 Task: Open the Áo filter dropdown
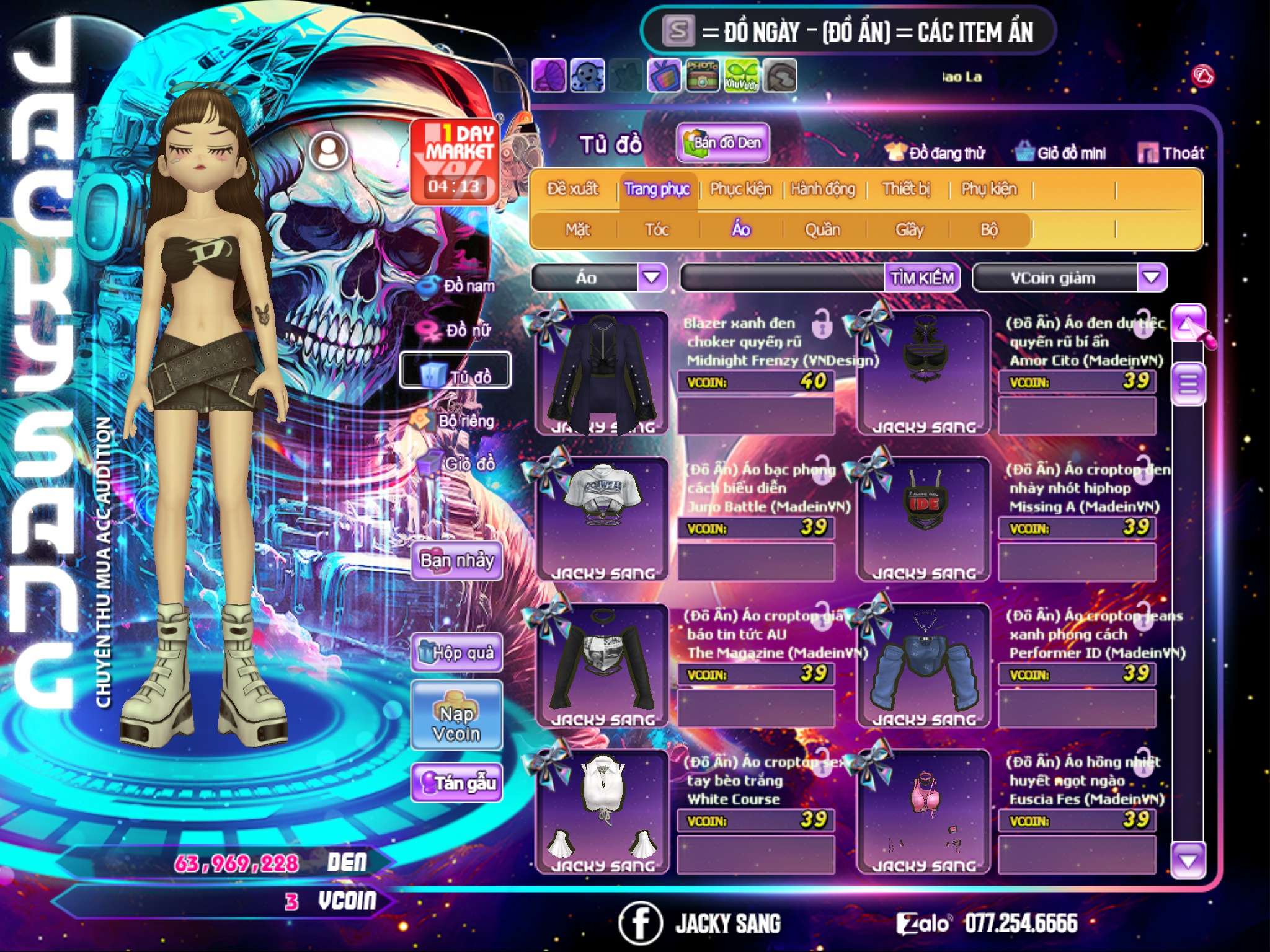point(652,277)
